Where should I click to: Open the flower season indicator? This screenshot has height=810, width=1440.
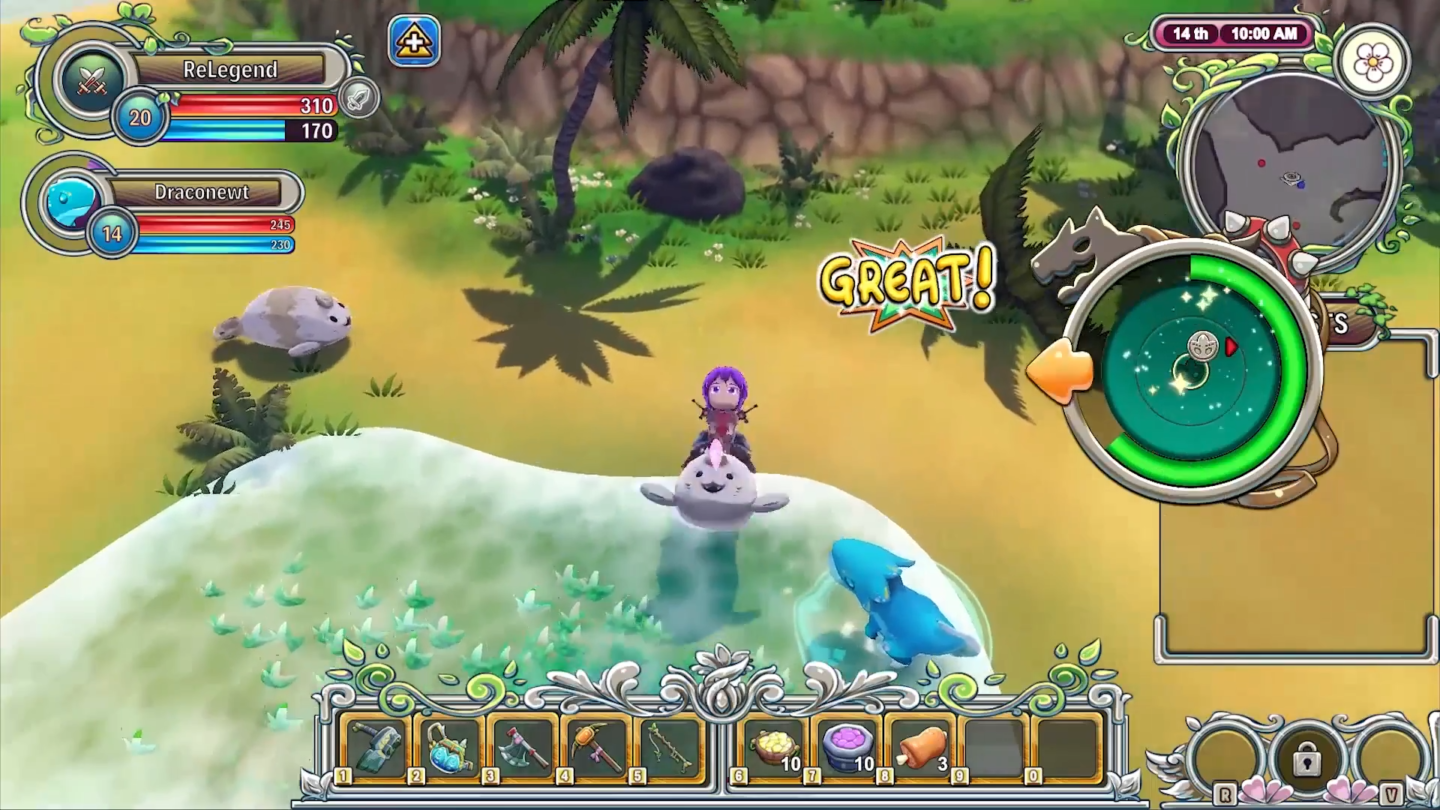tap(1375, 61)
